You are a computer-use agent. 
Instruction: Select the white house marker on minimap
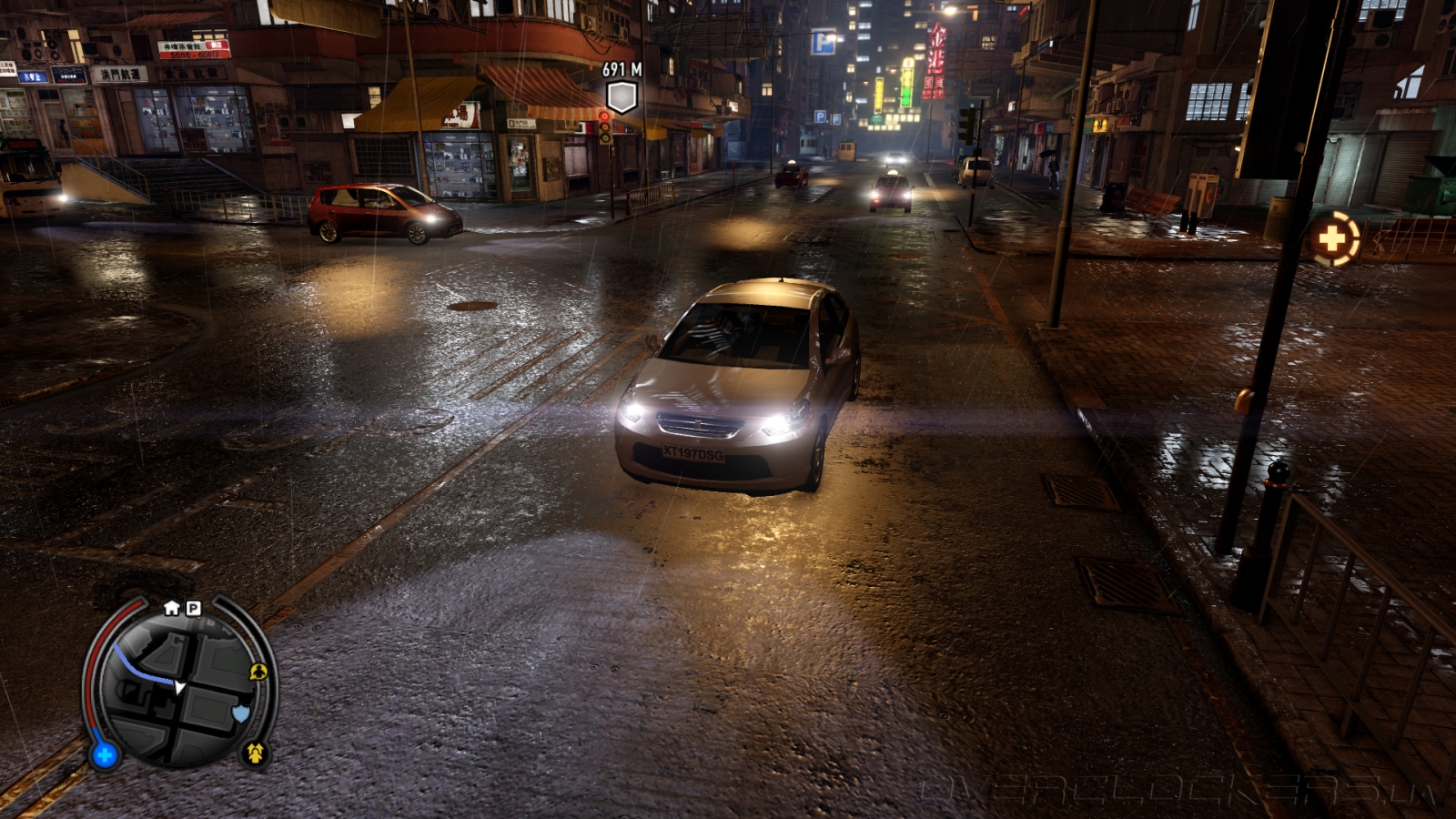point(172,608)
